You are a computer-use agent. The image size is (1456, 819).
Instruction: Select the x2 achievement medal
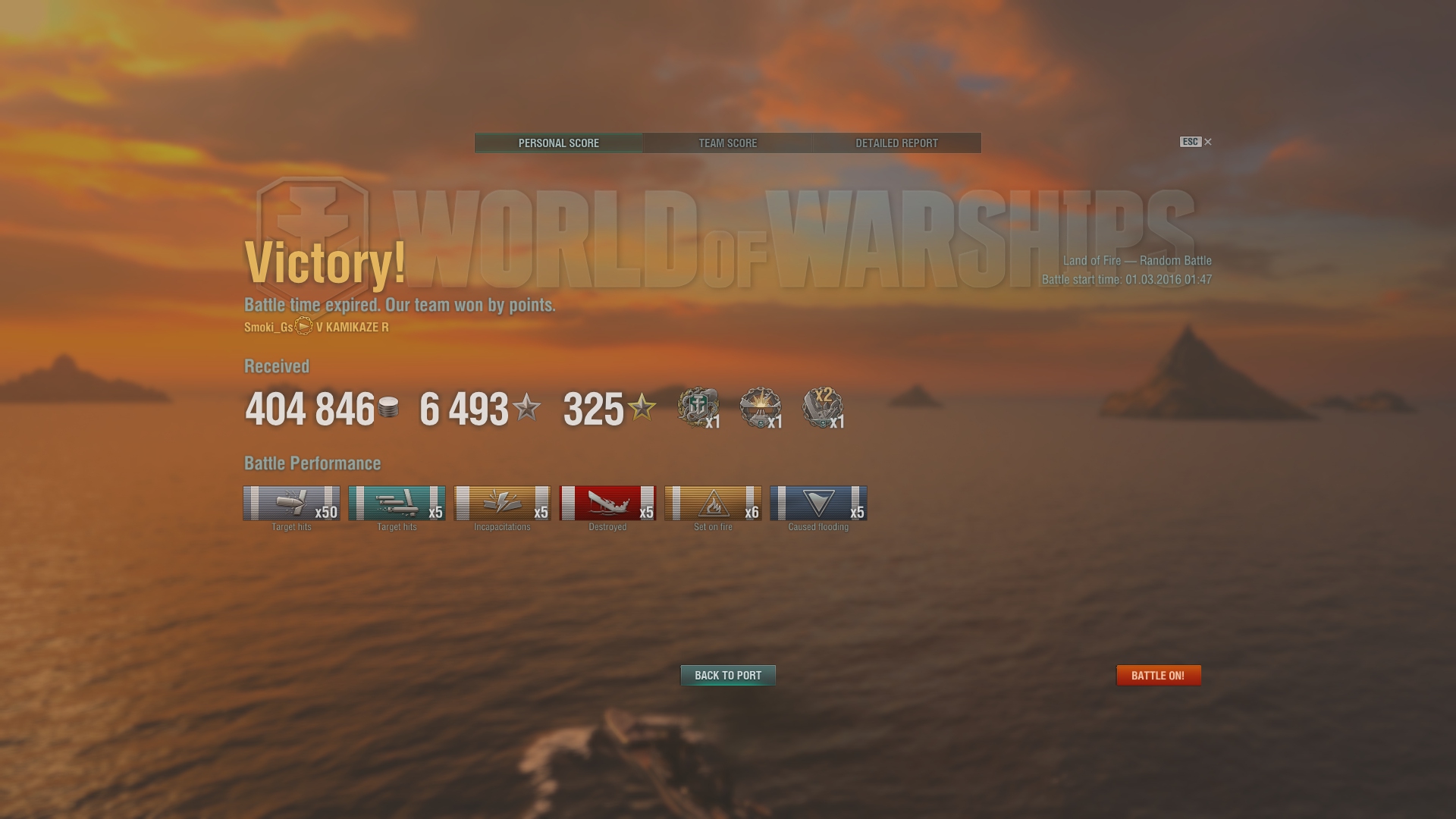tap(823, 407)
